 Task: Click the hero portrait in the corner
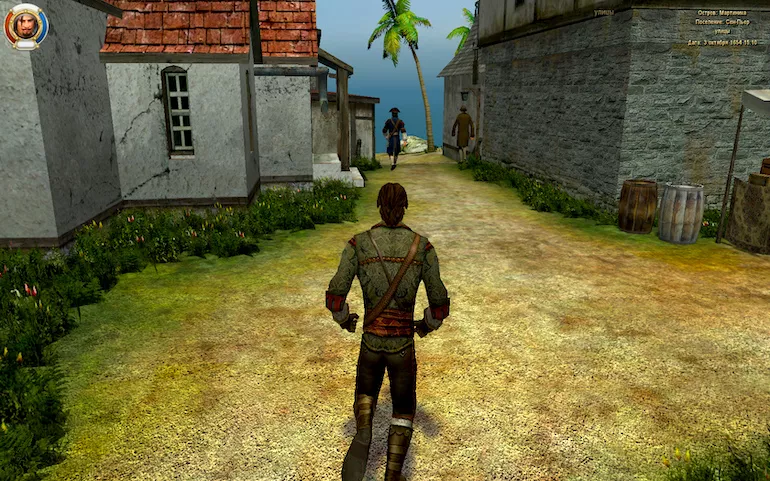click(24, 26)
